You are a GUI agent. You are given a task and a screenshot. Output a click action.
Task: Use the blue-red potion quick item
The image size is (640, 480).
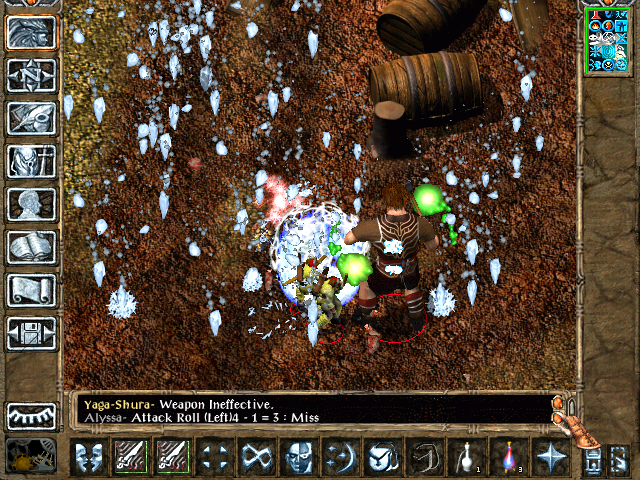pyautogui.click(x=509, y=456)
